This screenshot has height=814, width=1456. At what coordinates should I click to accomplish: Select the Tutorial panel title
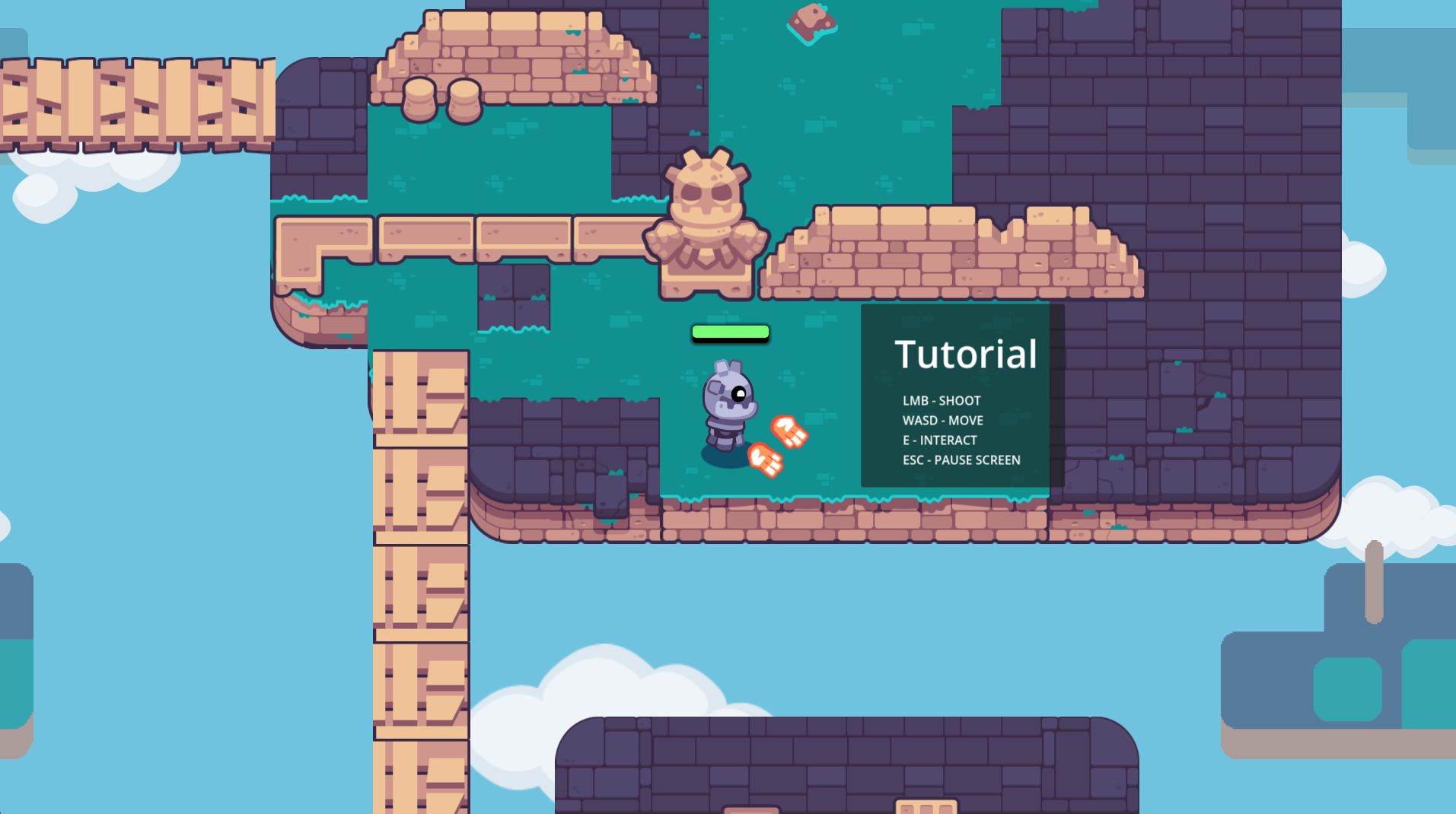[x=966, y=352]
